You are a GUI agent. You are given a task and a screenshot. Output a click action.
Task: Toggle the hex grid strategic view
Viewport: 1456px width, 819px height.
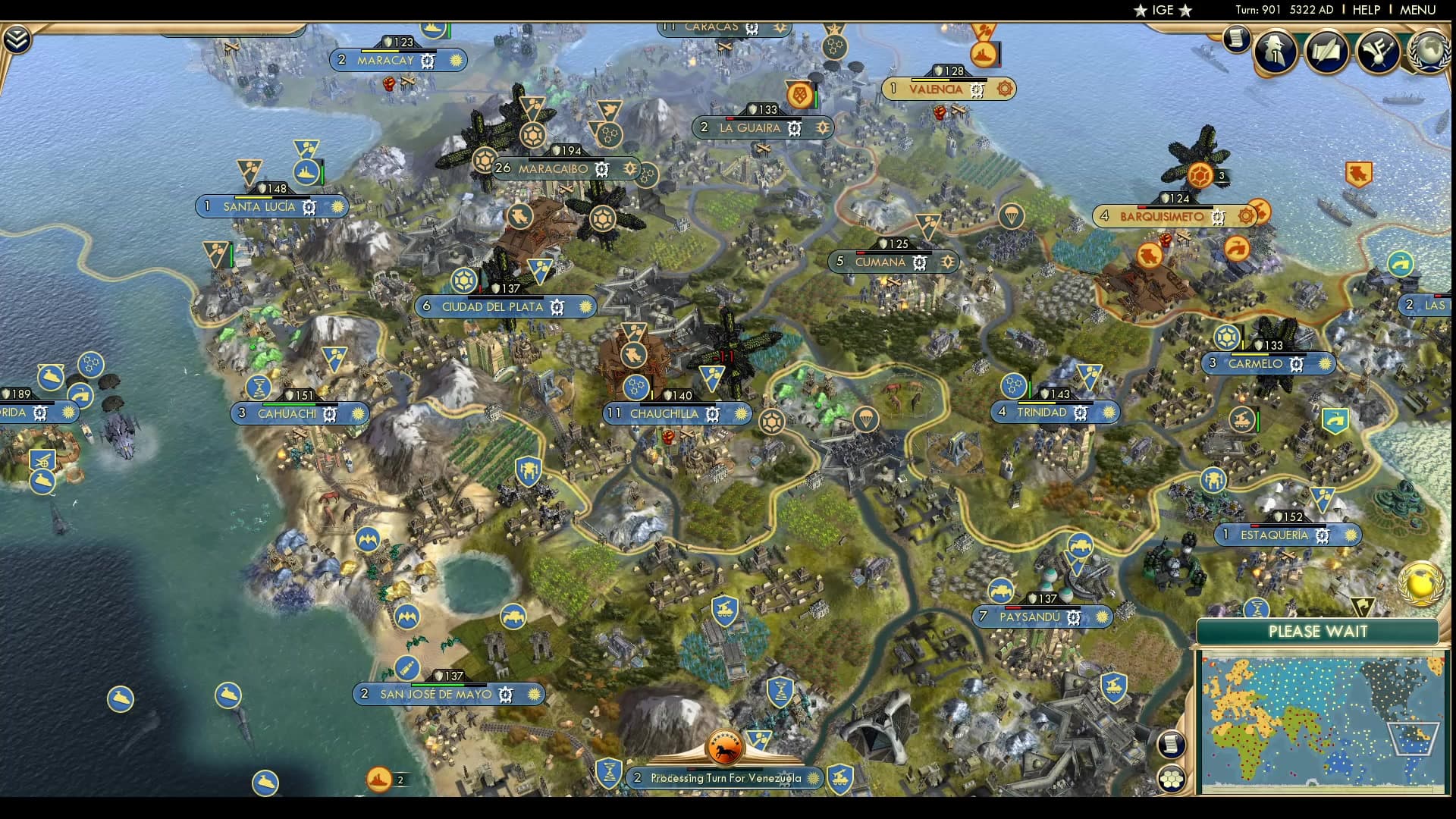1172,779
